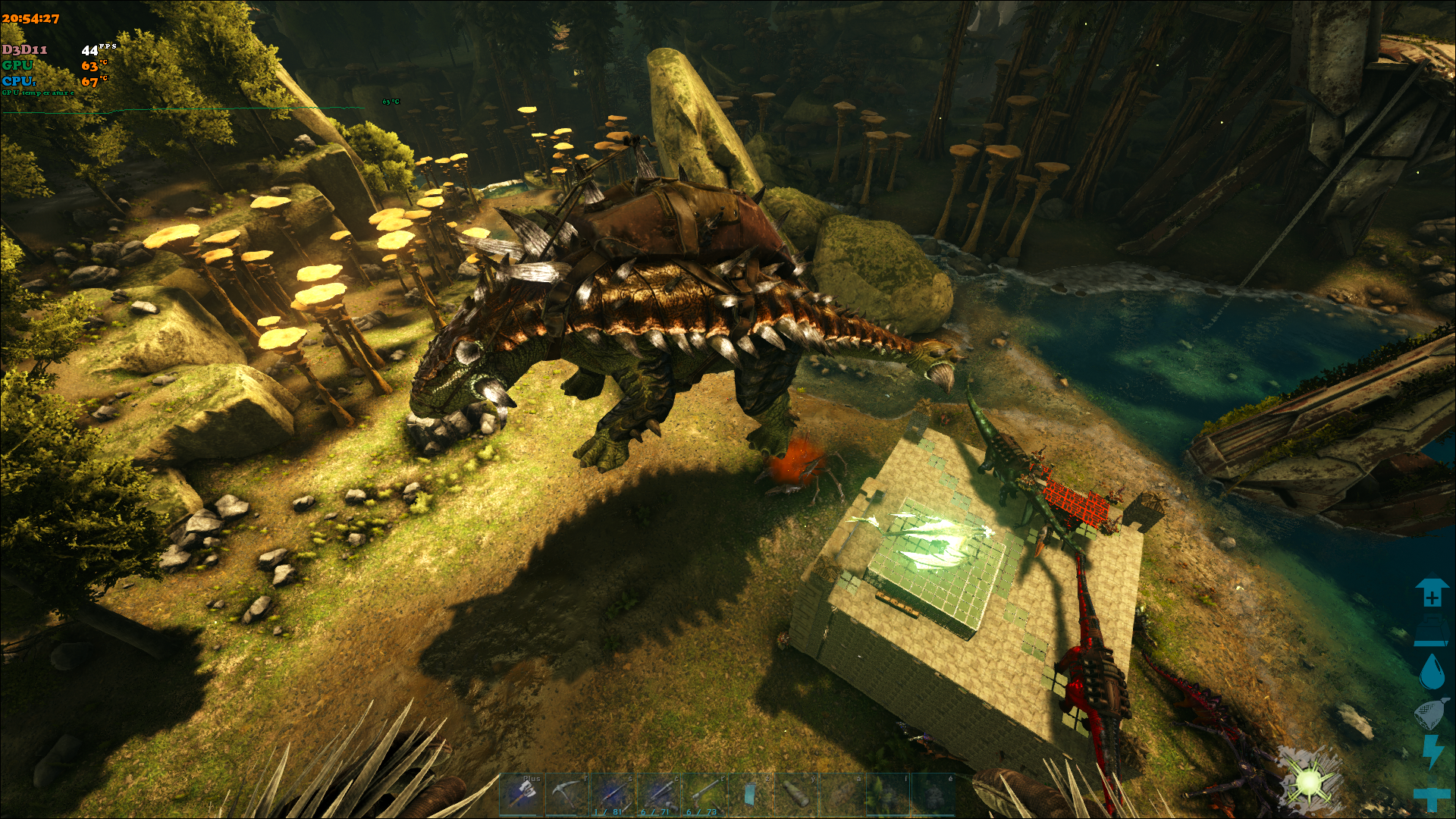Screen dimensions: 1456x819
Task: Click the food meat status icon
Action: 1431,713
